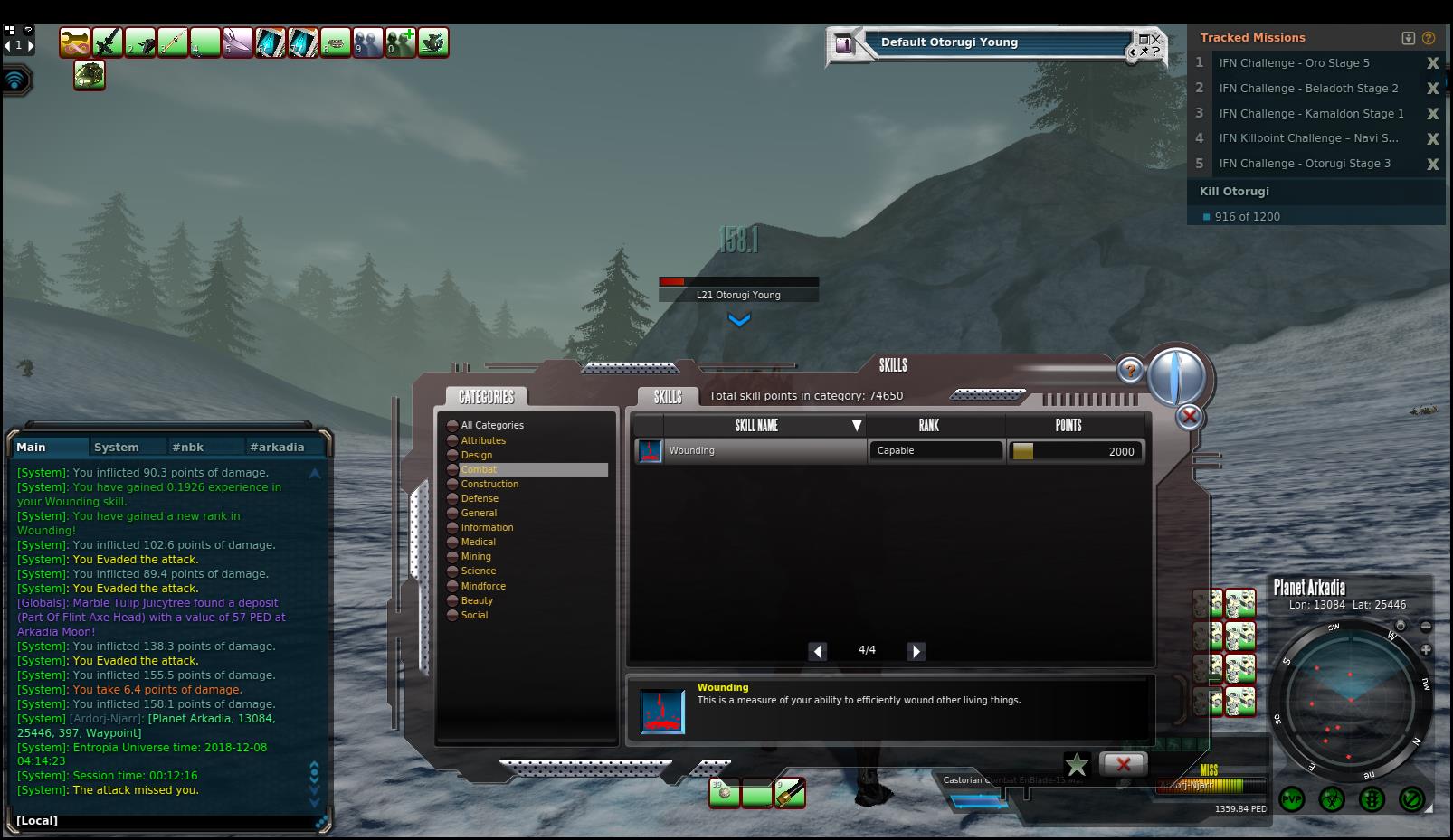Click the red X button beside the star
This screenshot has width=1453, height=840.
point(1123,764)
